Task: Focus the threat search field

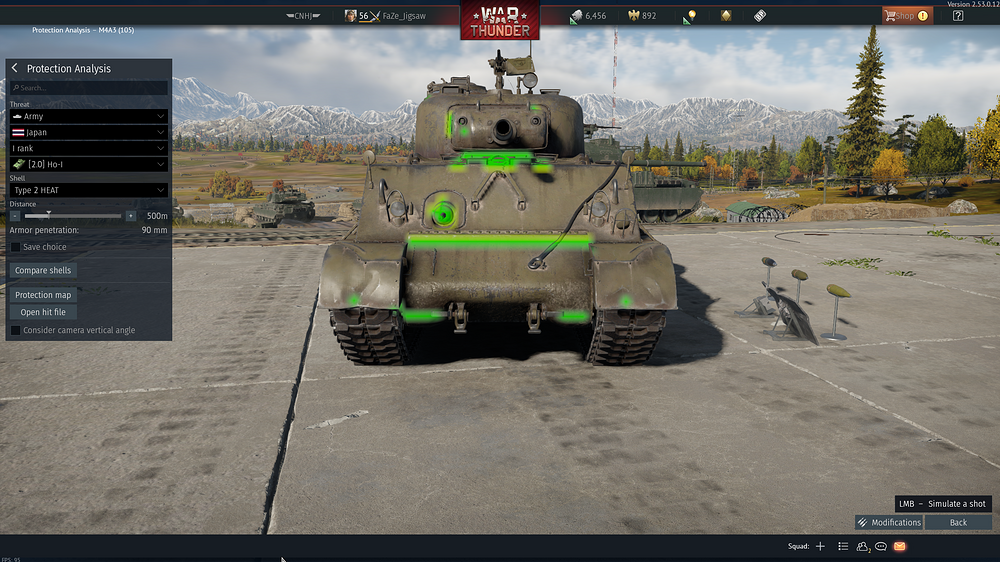Action: (88, 88)
